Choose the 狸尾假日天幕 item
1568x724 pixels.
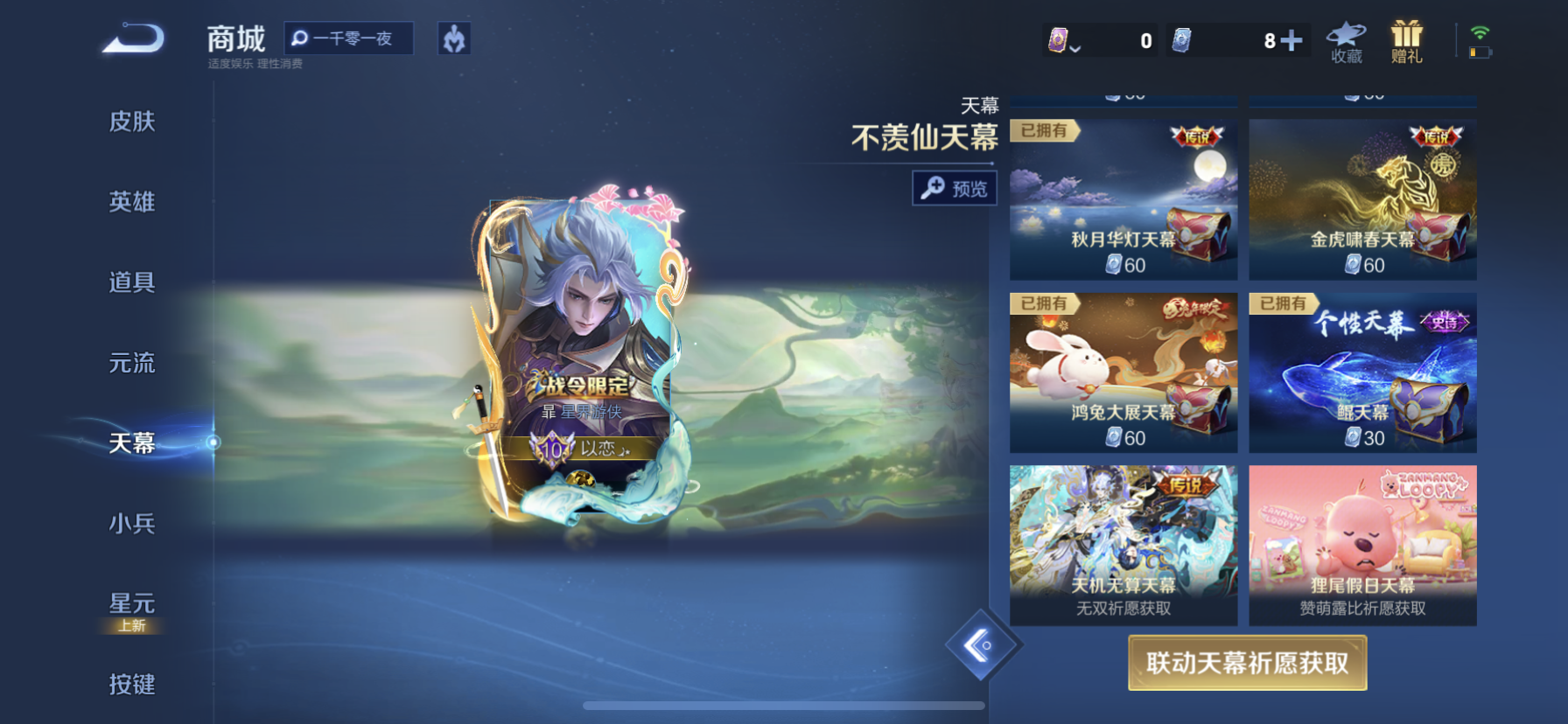pyautogui.click(x=1362, y=545)
